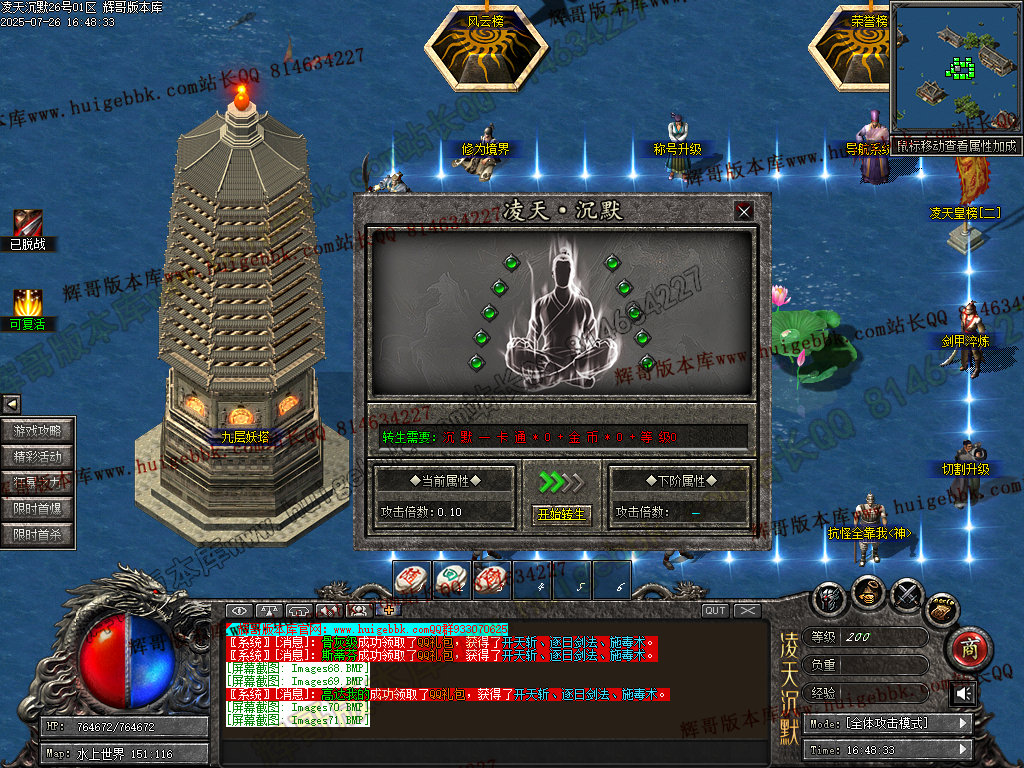Close the 凌天·沉默 rebirth window
Viewport: 1024px width, 768px height.
[743, 211]
